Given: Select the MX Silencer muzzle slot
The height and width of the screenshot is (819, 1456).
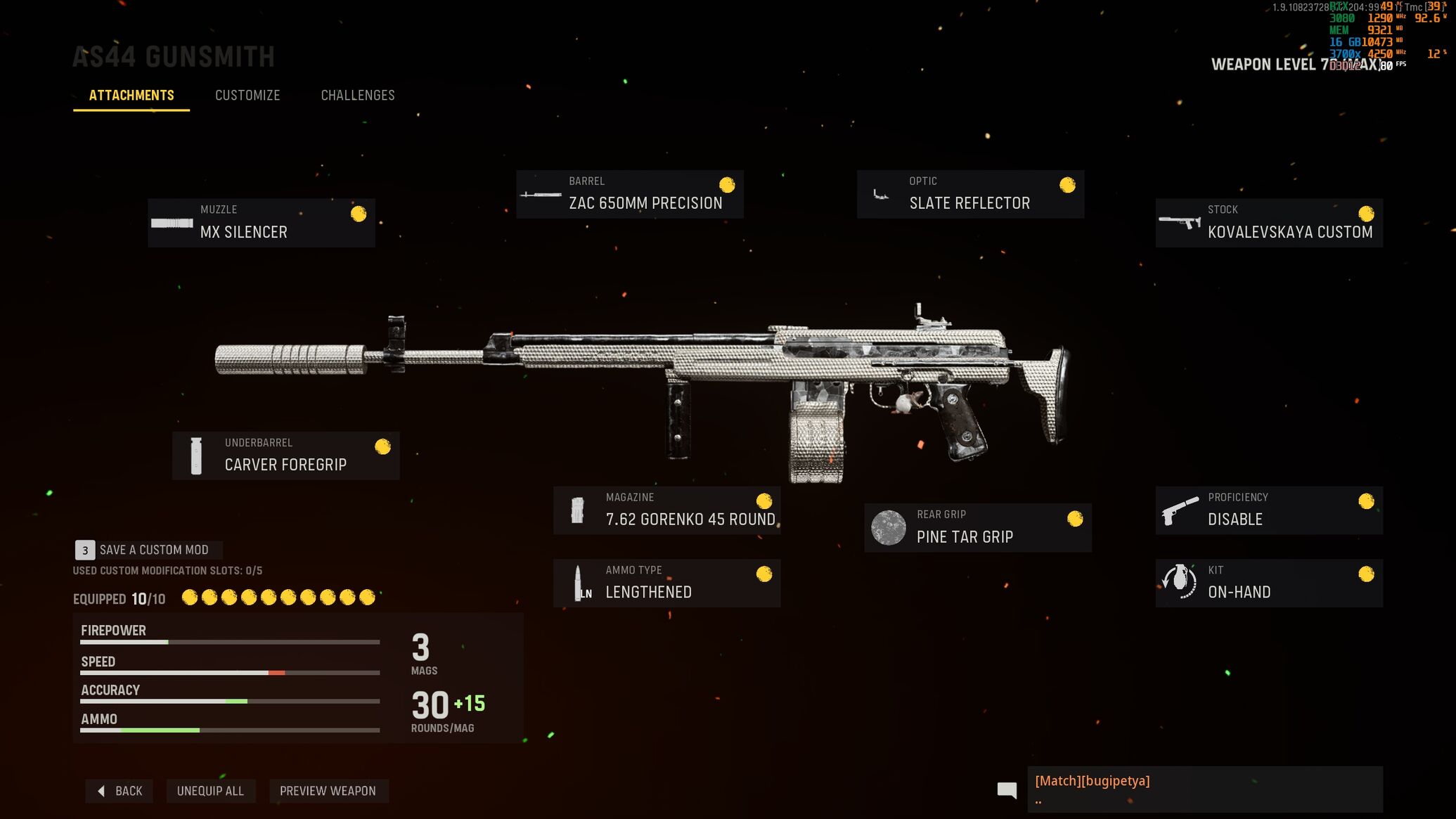Looking at the screenshot, I should (261, 223).
